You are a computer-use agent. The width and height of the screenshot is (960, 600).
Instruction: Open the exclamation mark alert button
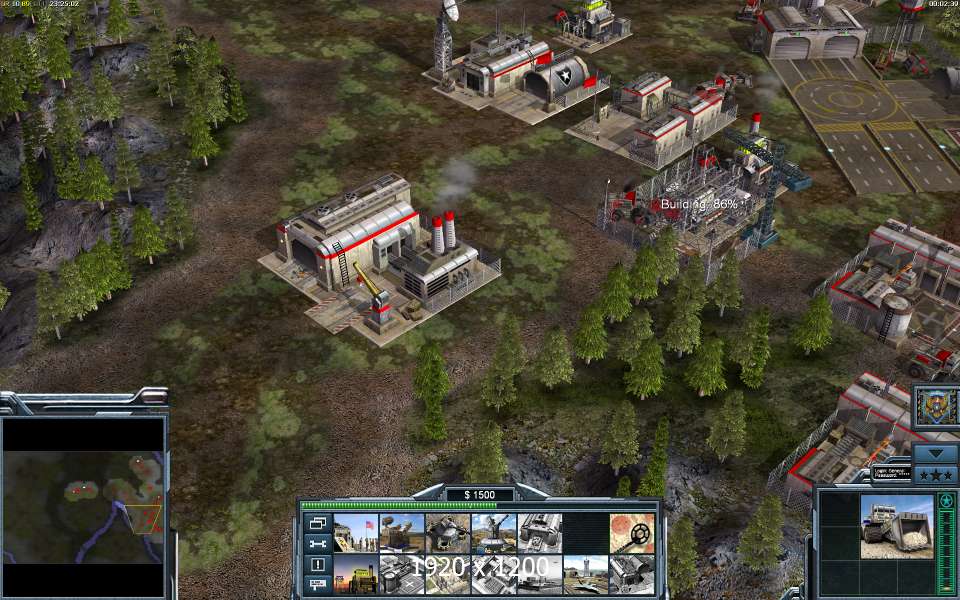[318, 564]
